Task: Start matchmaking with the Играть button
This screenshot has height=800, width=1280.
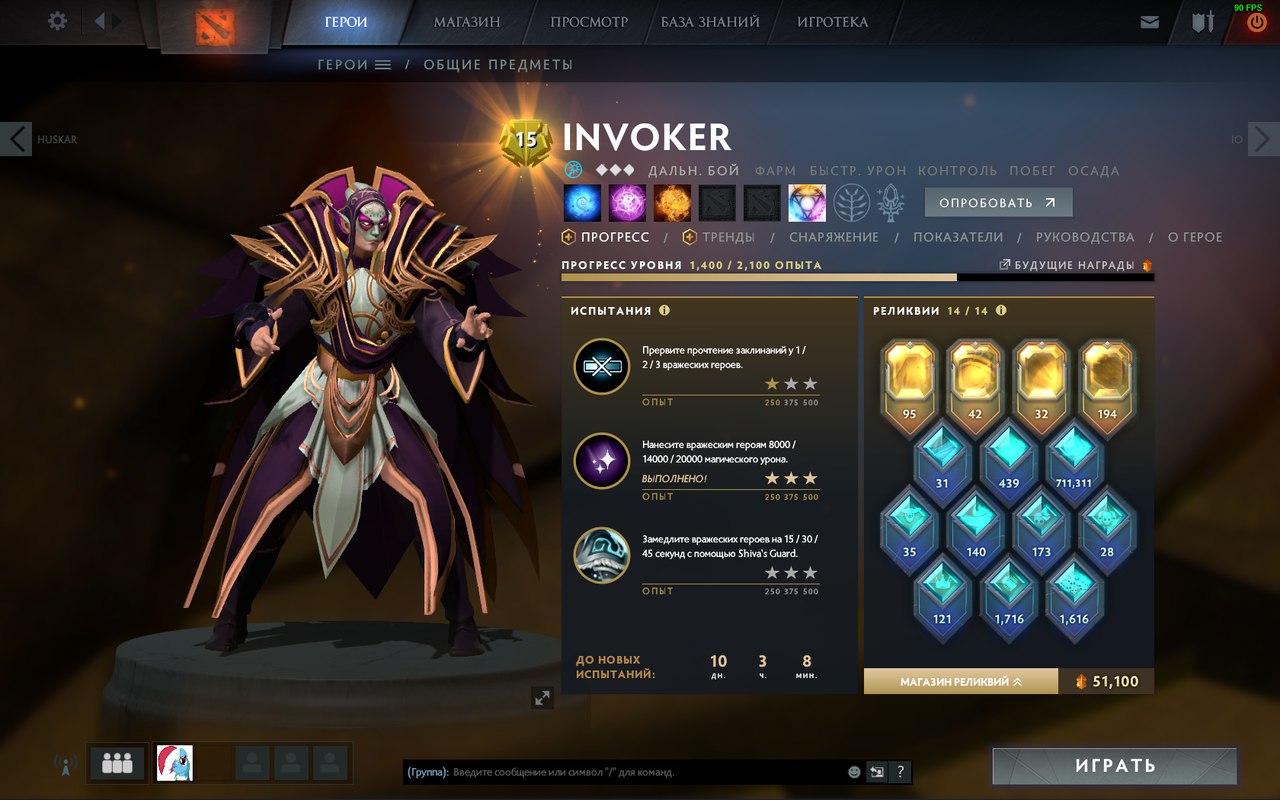Action: (x=1115, y=766)
